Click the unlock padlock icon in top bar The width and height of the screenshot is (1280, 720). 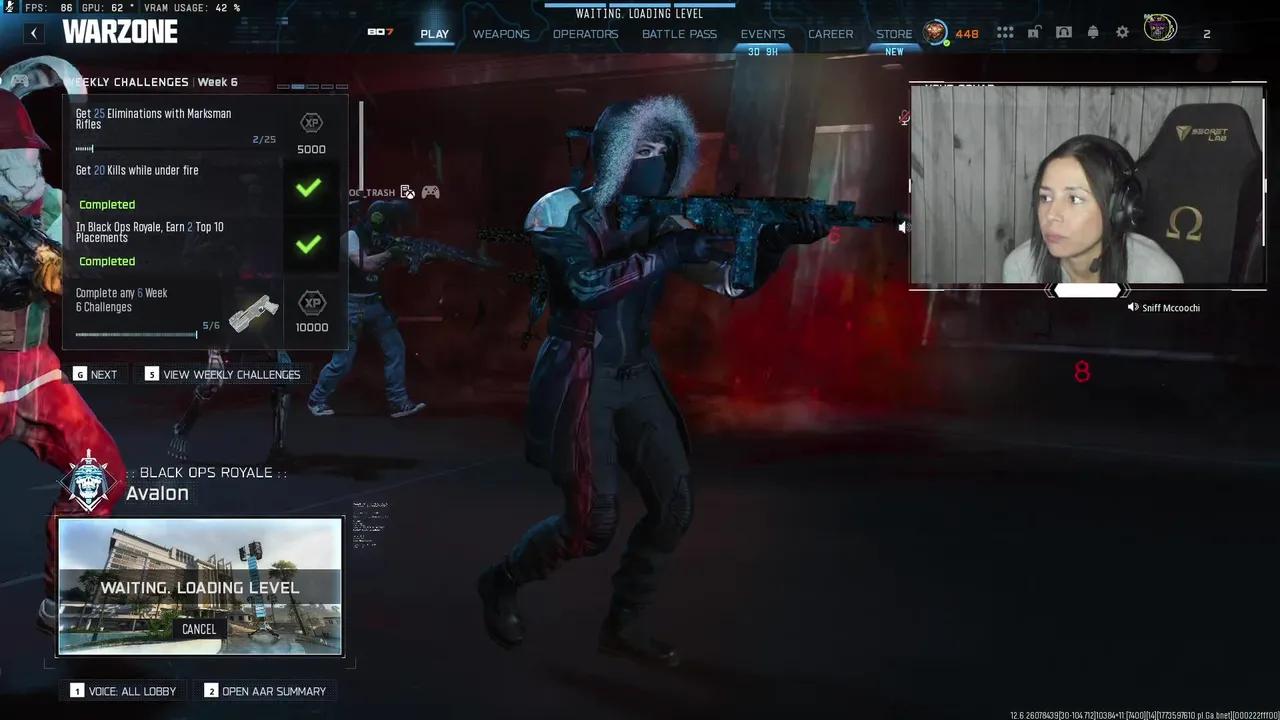[x=1035, y=32]
